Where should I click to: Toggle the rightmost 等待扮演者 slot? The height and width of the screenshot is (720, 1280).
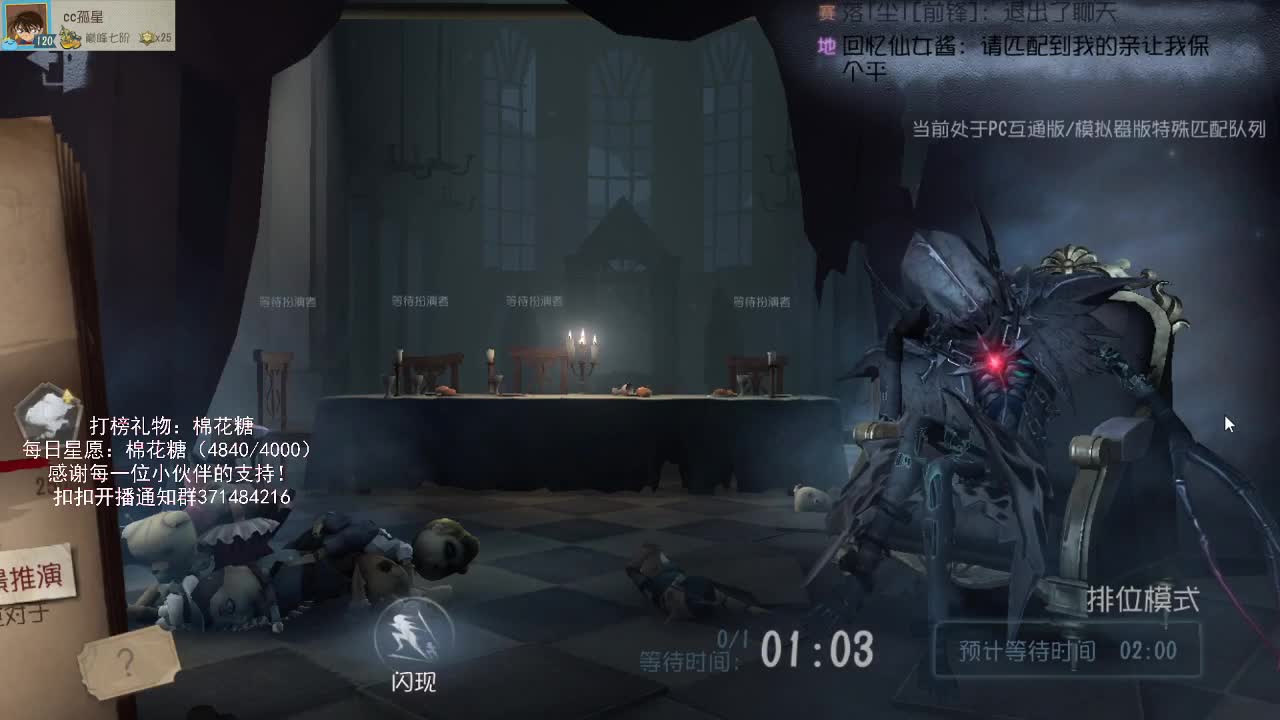click(759, 298)
